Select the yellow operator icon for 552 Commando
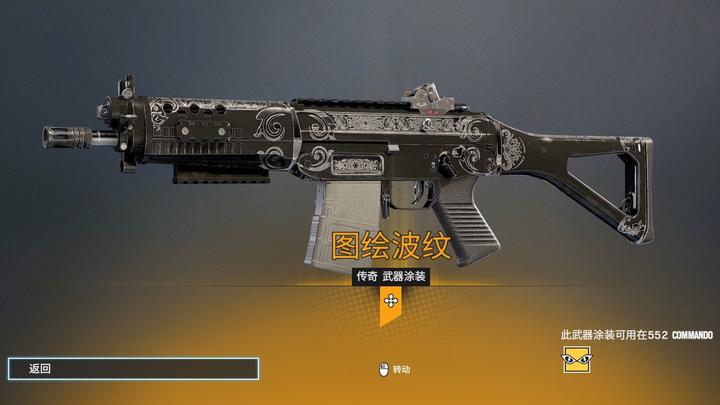This screenshot has height=405, width=720. click(x=575, y=359)
